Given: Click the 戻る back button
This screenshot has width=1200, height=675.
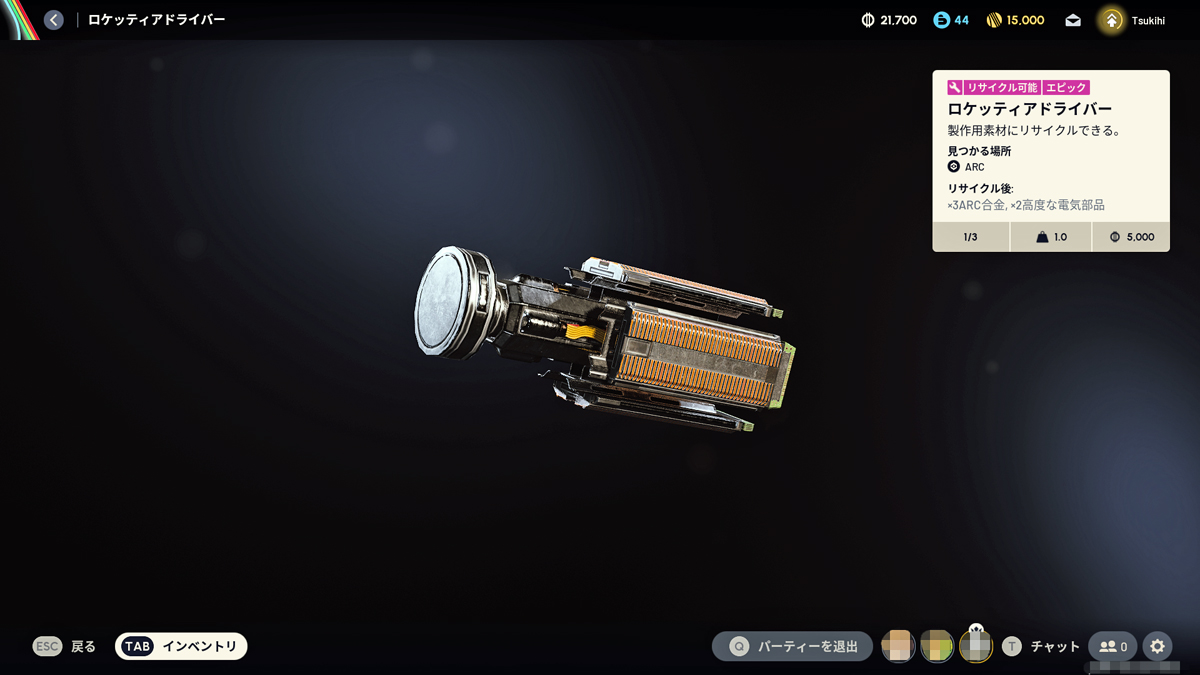Looking at the screenshot, I should pyautogui.click(x=65, y=647).
